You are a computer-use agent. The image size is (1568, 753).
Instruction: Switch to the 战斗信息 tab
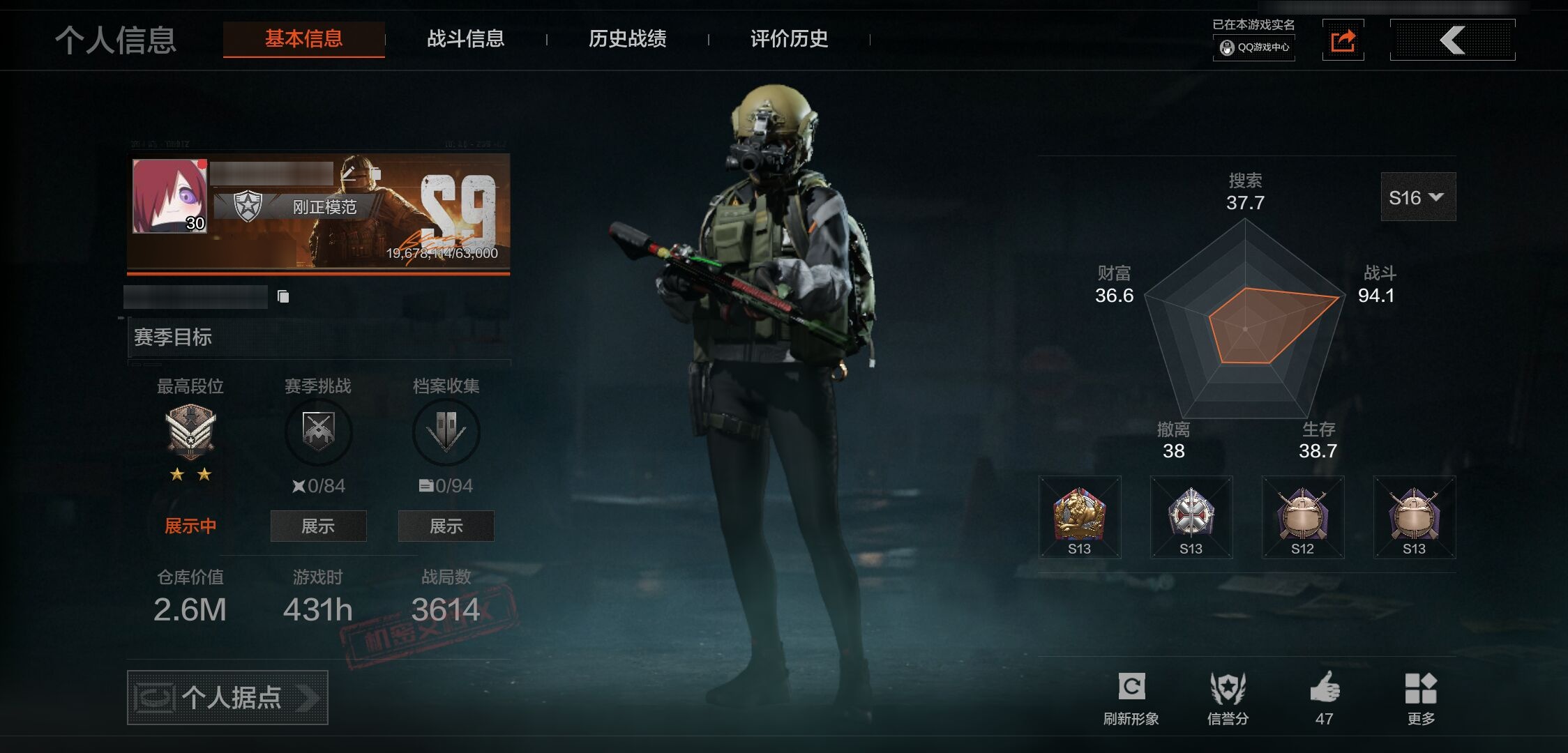(x=466, y=40)
